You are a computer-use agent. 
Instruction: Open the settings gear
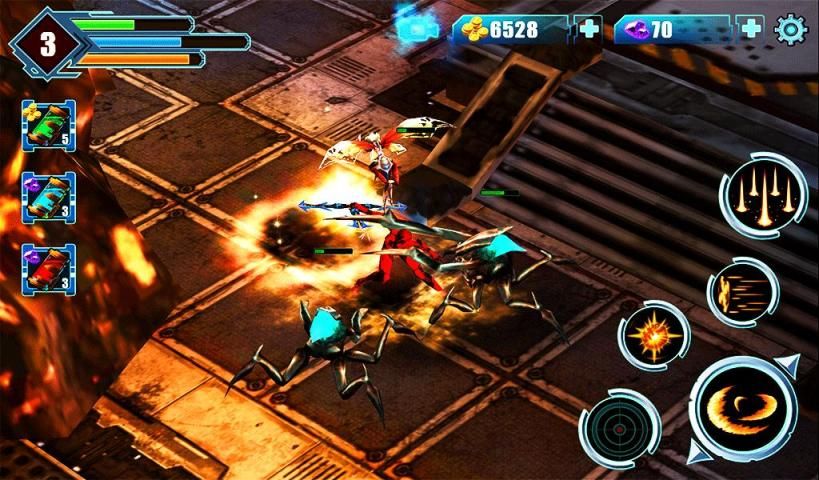coord(790,29)
